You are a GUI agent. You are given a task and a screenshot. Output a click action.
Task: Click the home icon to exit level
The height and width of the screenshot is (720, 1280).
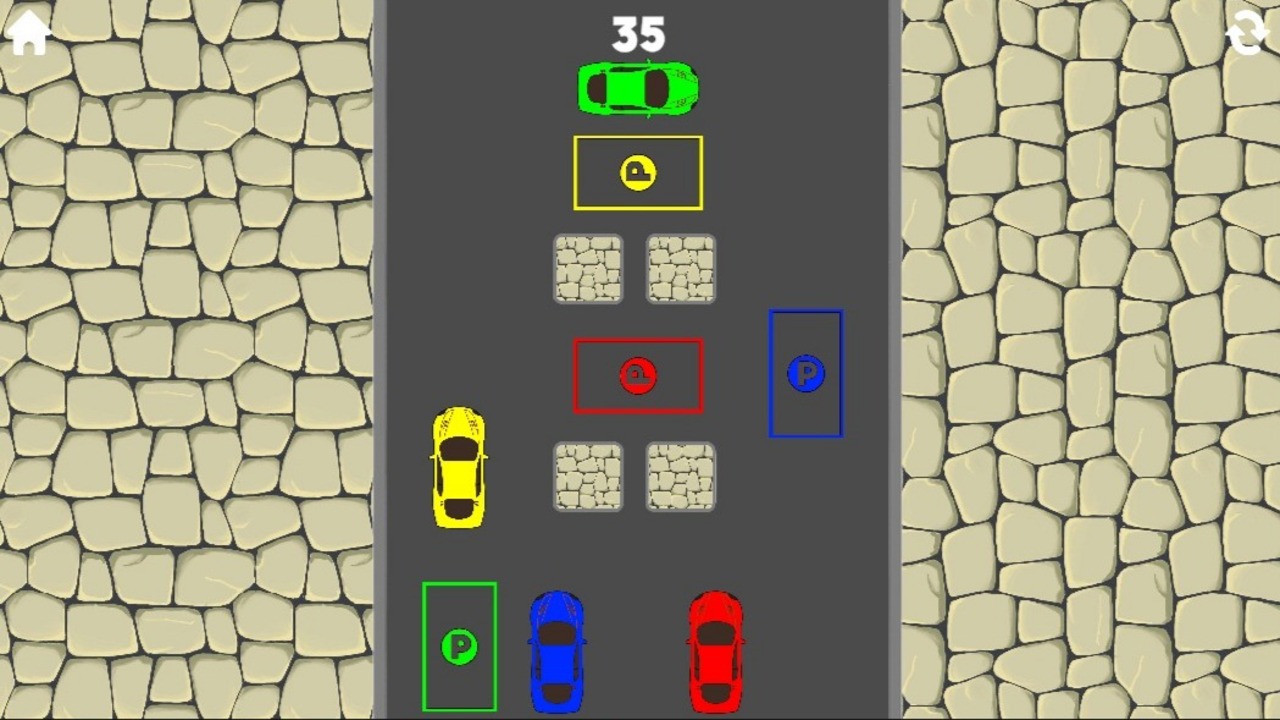click(x=27, y=33)
